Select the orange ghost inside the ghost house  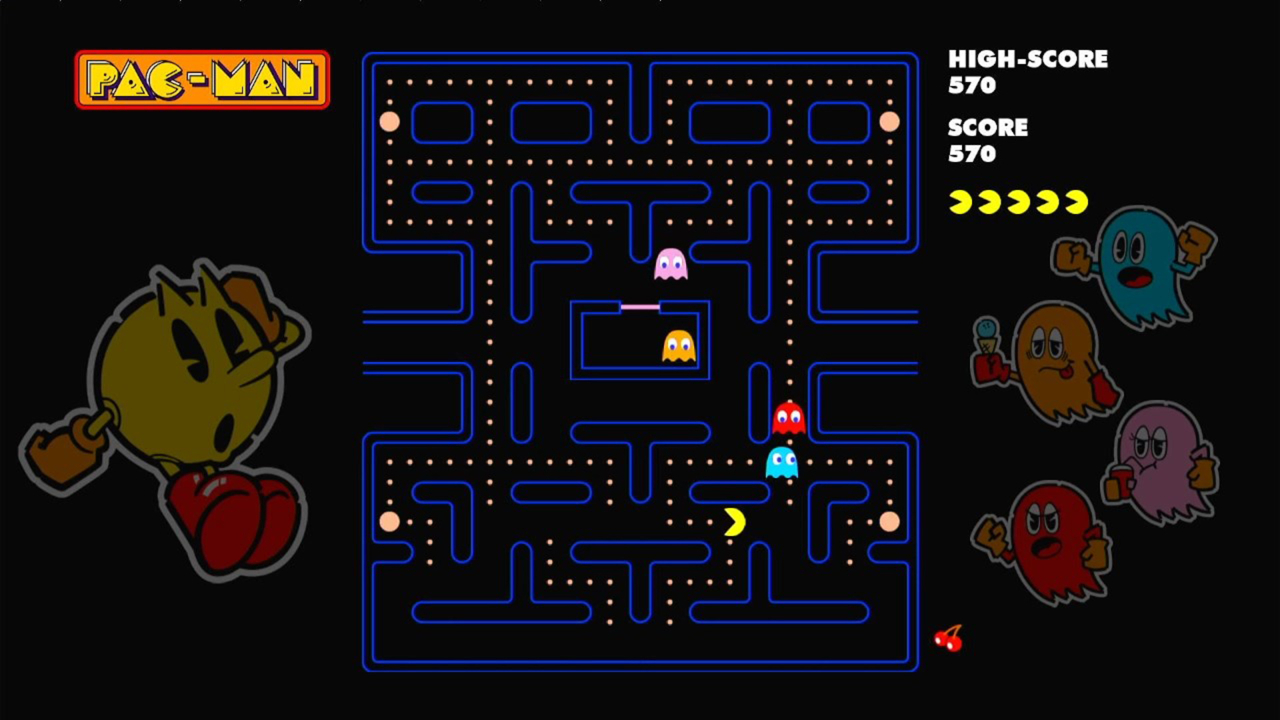point(678,346)
